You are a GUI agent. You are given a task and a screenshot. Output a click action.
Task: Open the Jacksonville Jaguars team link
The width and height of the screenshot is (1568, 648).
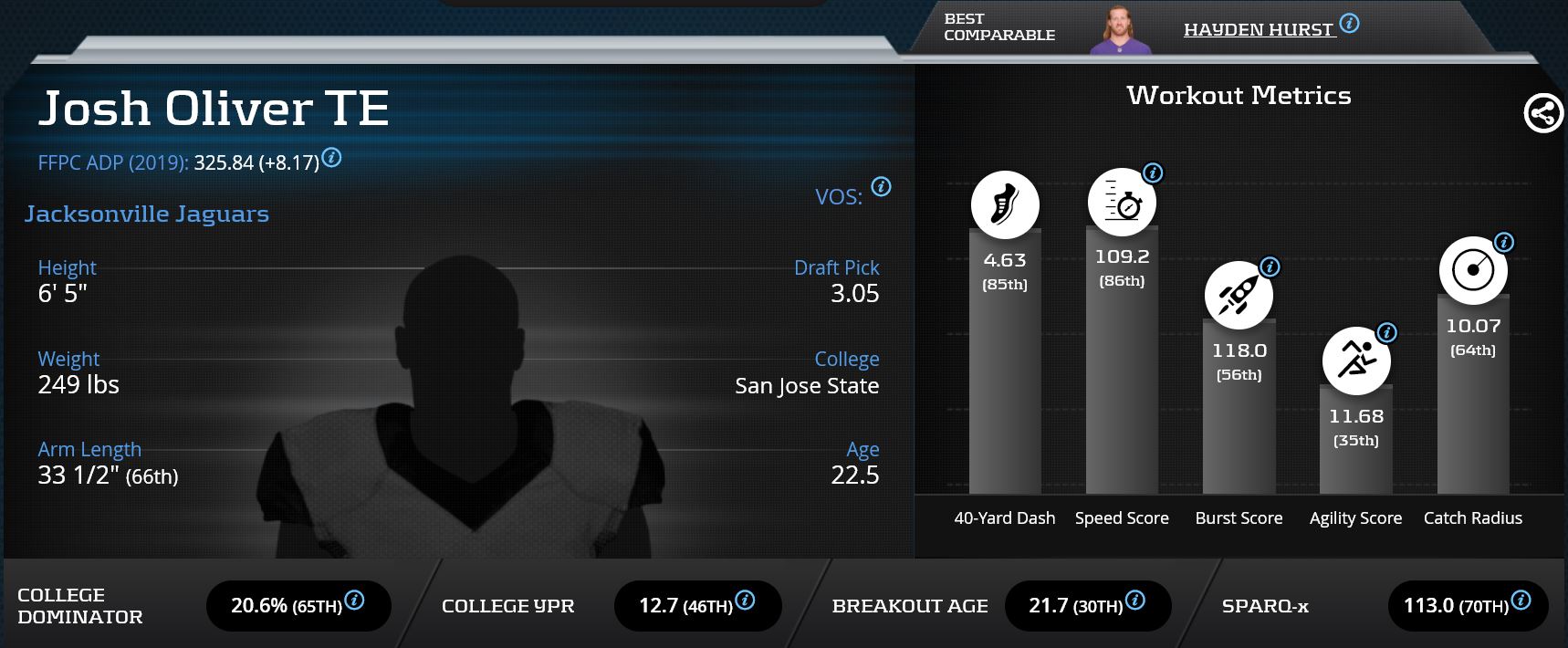pos(147,214)
